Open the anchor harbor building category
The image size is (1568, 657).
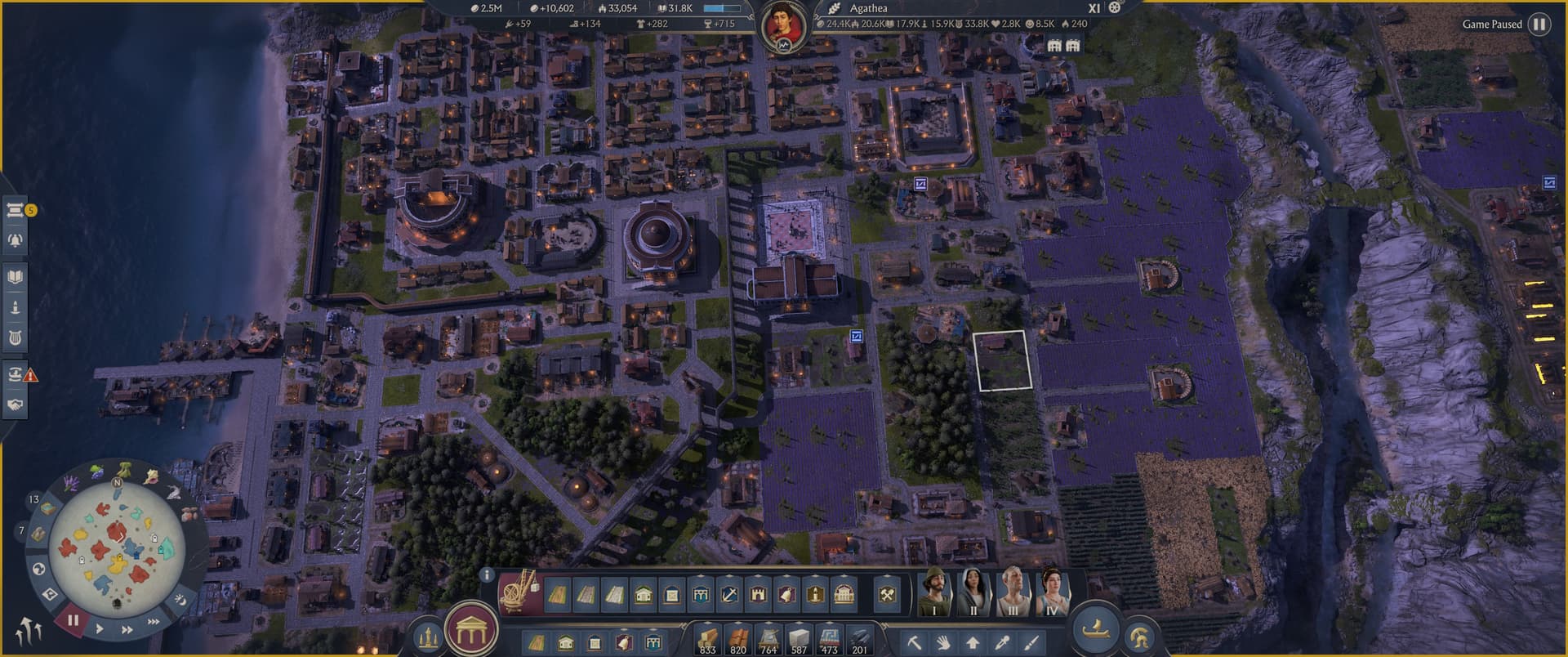729,594
